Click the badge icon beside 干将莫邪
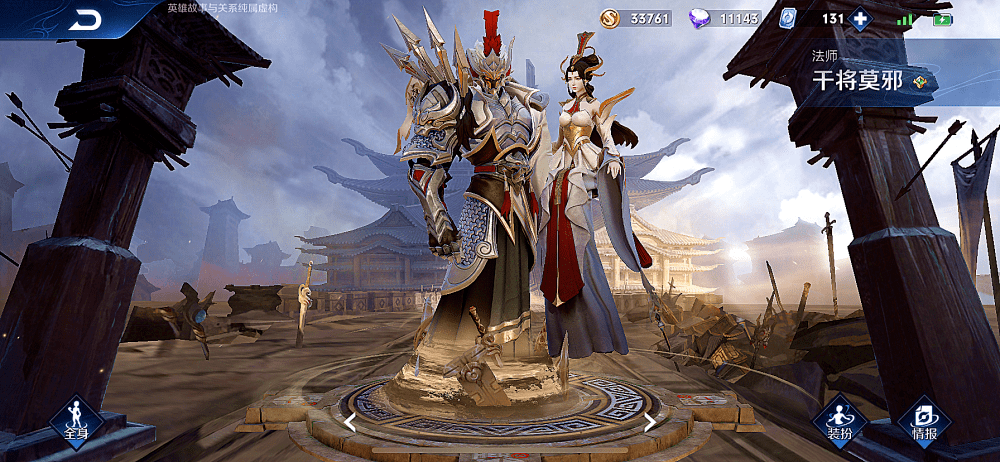Viewport: 1000px width, 462px height. 921,82
